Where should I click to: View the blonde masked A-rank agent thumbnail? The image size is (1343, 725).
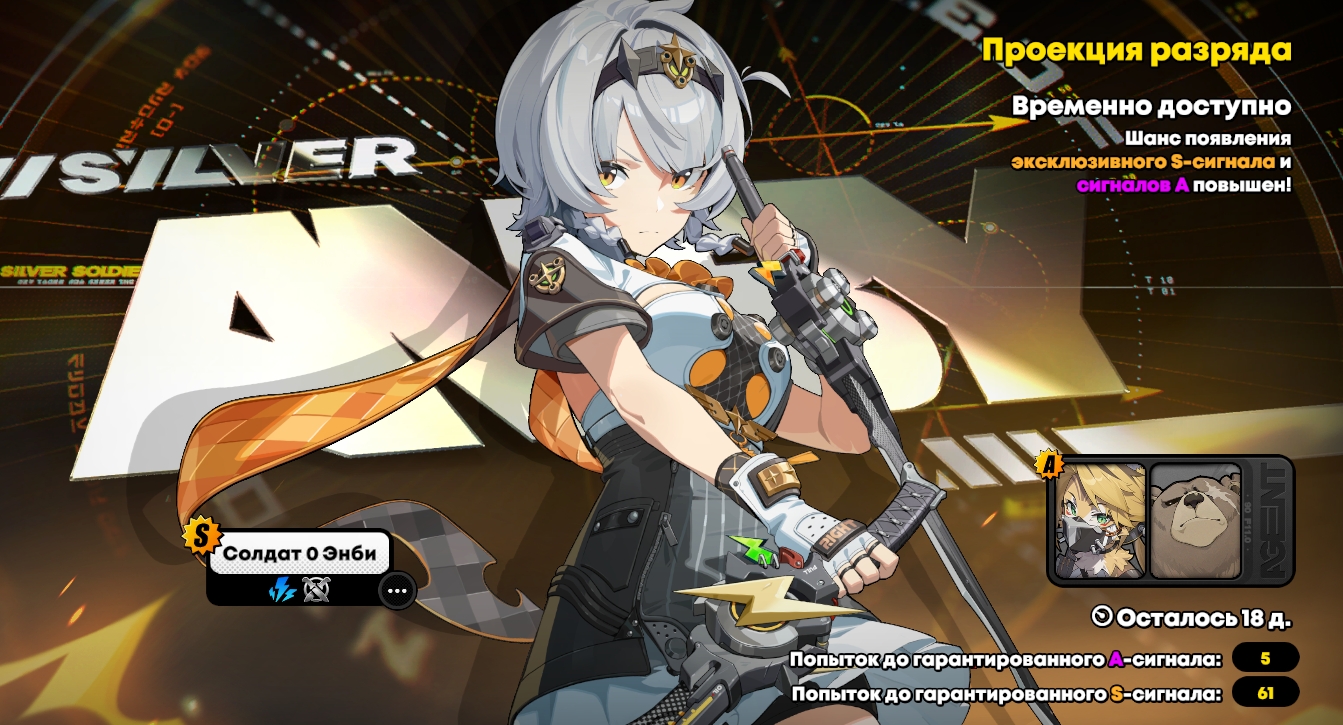tap(1101, 521)
